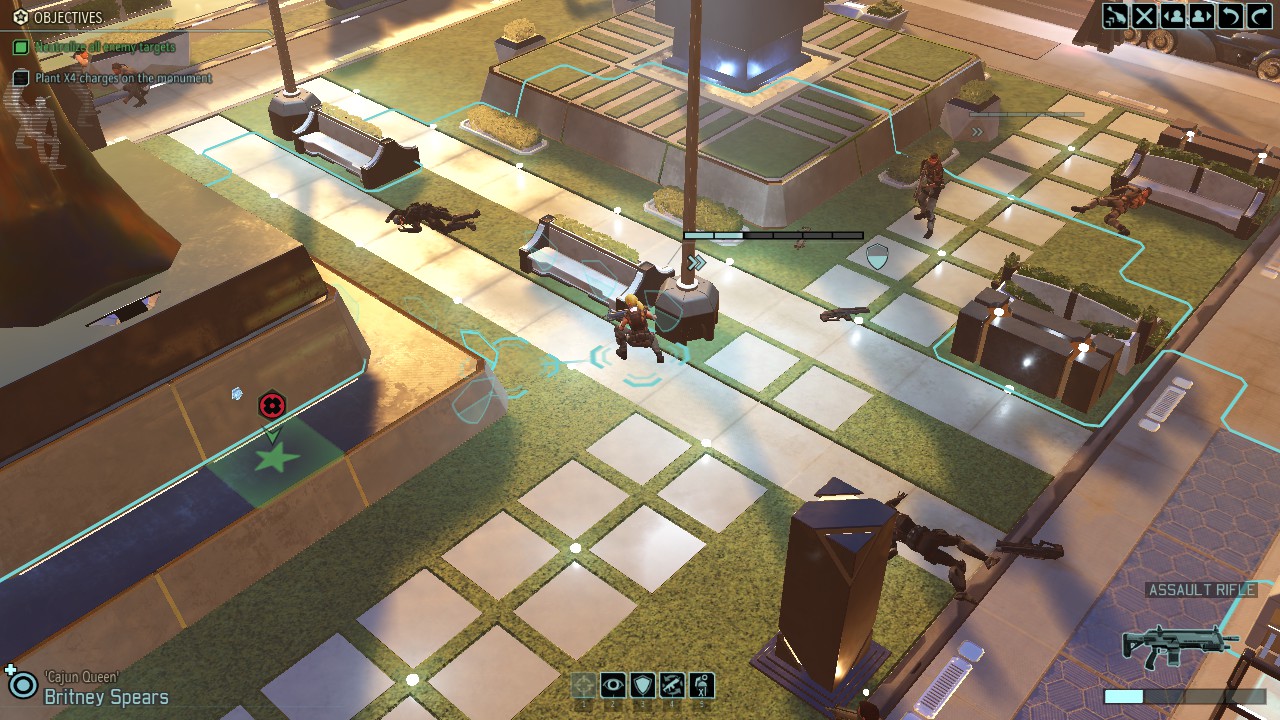Viewport: 1280px width, 720px height.
Task: Reload the weapon with the rifle icon
Action: click(672, 685)
